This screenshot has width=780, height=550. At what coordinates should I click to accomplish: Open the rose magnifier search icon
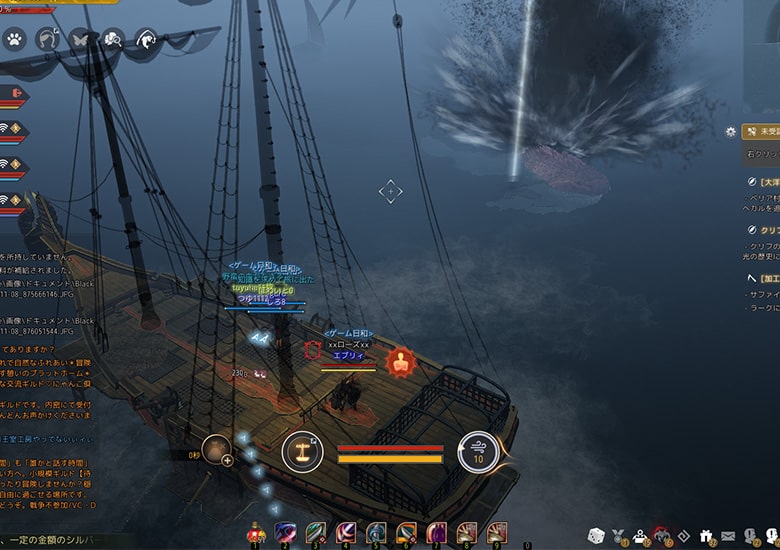pos(112,40)
